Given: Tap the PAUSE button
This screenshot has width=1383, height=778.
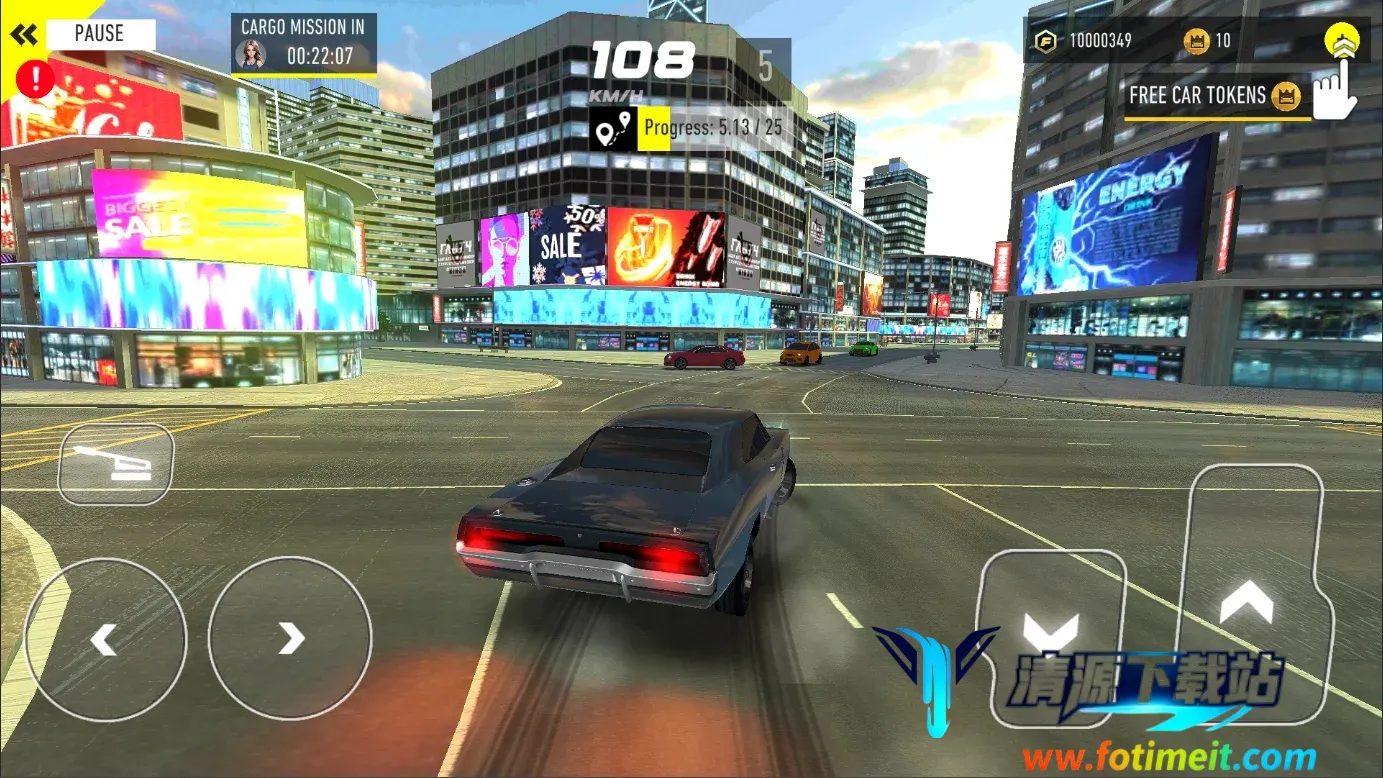Looking at the screenshot, I should (99, 34).
